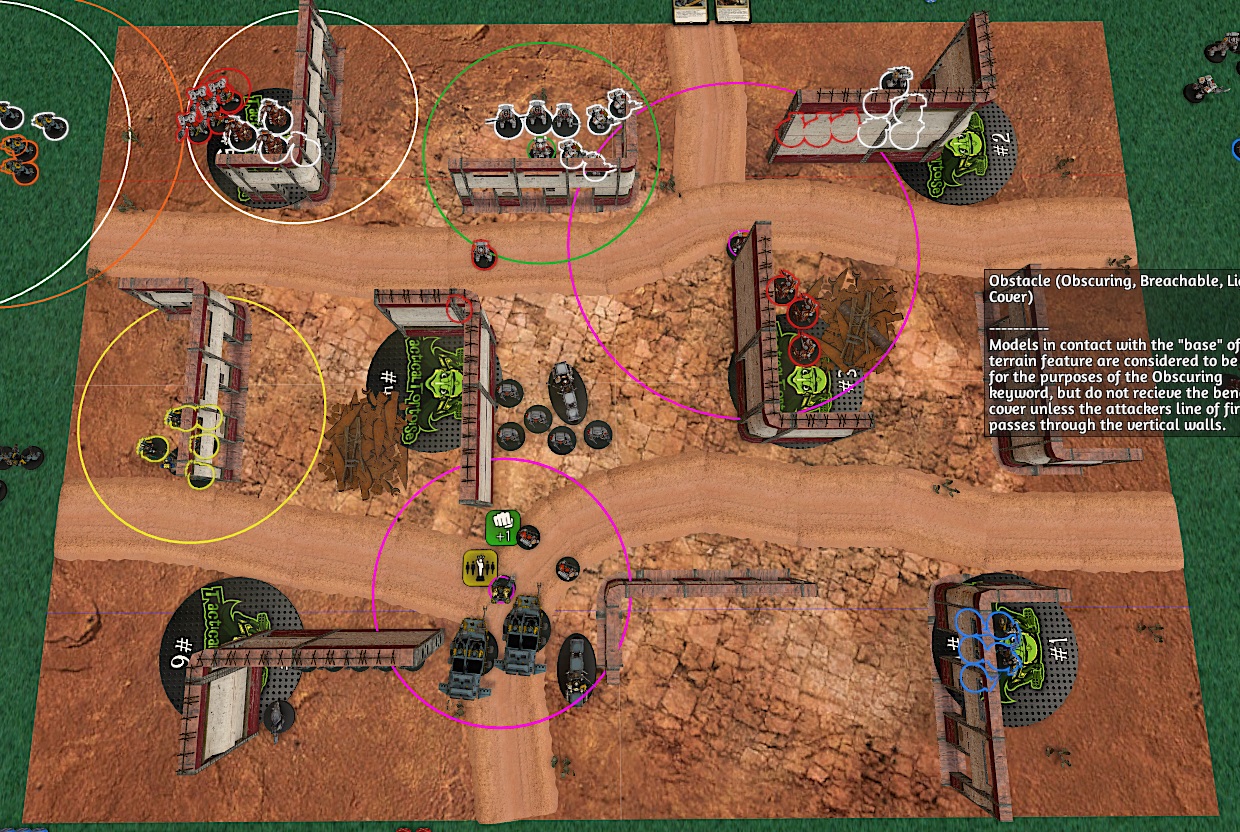Select the yellow squad leader token
Image resolution: width=1240 pixels, height=832 pixels.
coord(480,567)
